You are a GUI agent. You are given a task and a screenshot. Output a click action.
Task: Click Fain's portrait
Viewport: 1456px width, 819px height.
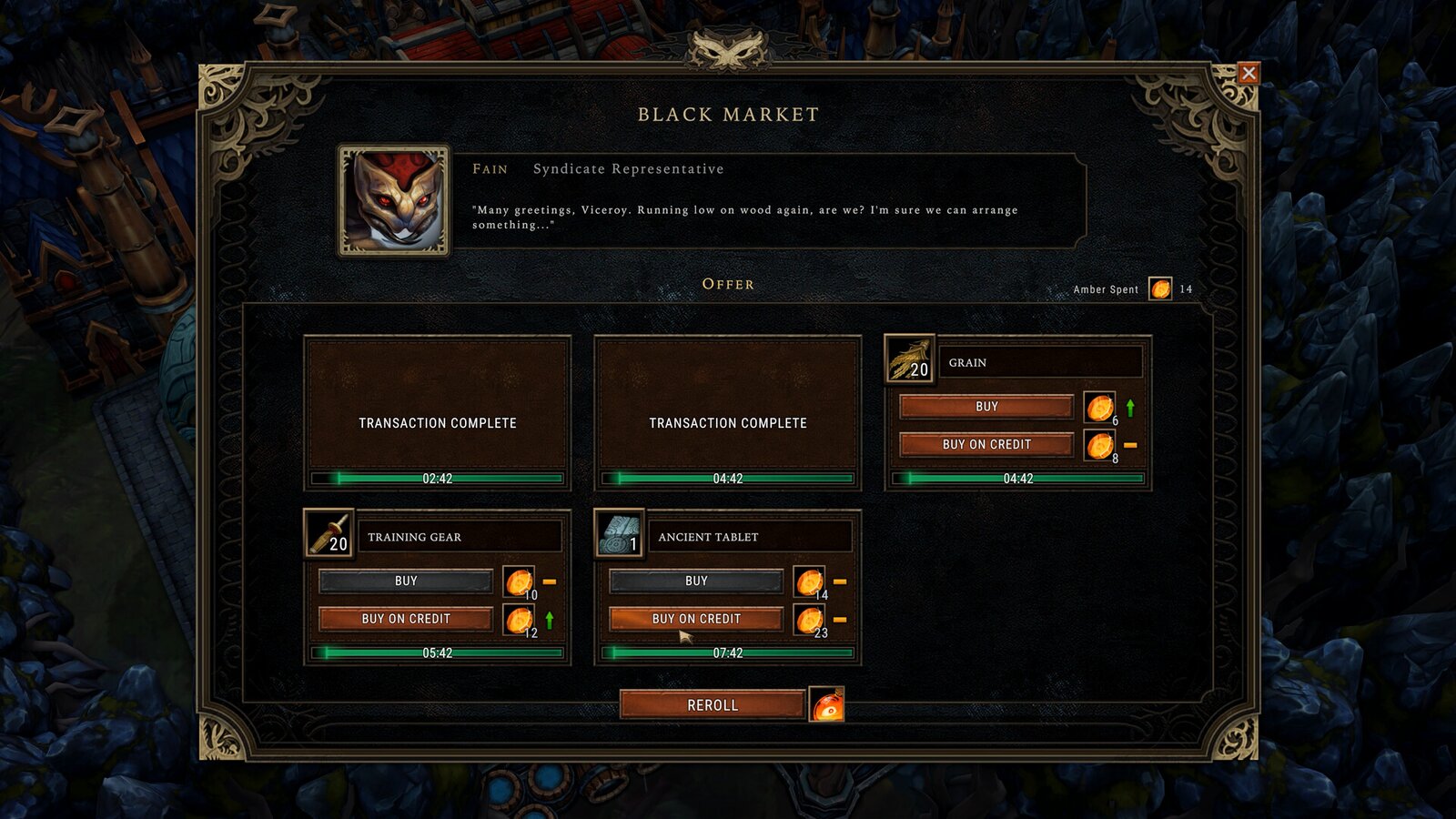point(394,201)
